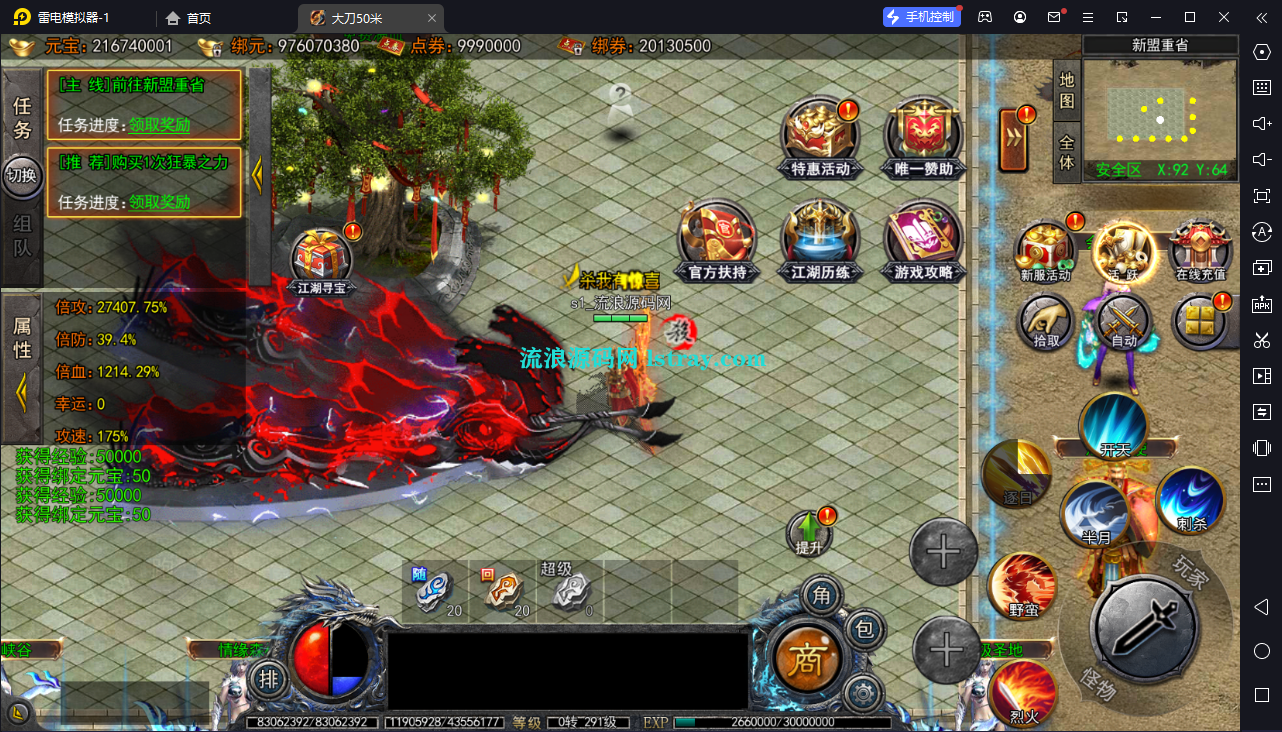Open the 手机控制 phone control button

tap(921, 17)
